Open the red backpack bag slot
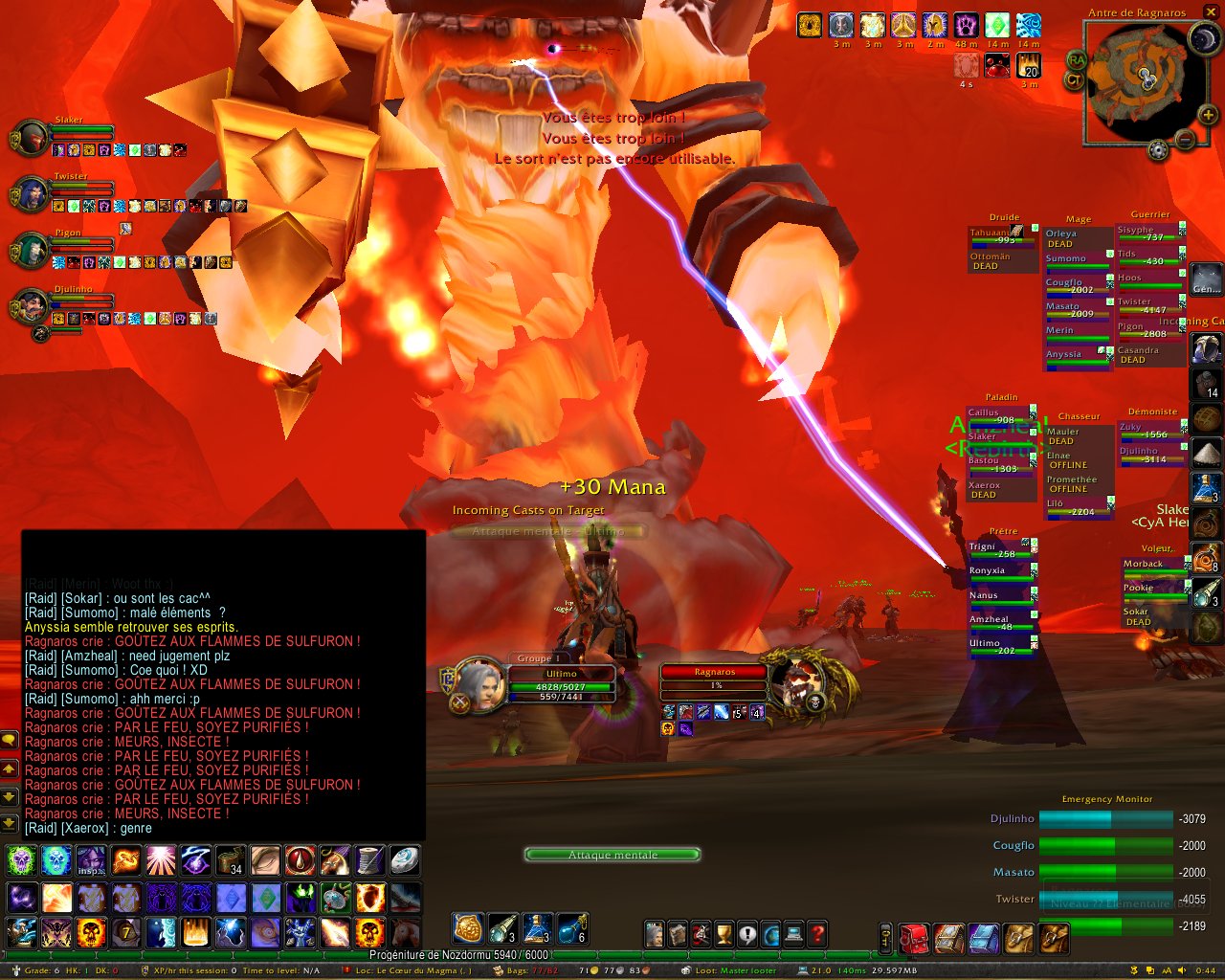Screen dimensions: 1225x980 click(x=914, y=938)
